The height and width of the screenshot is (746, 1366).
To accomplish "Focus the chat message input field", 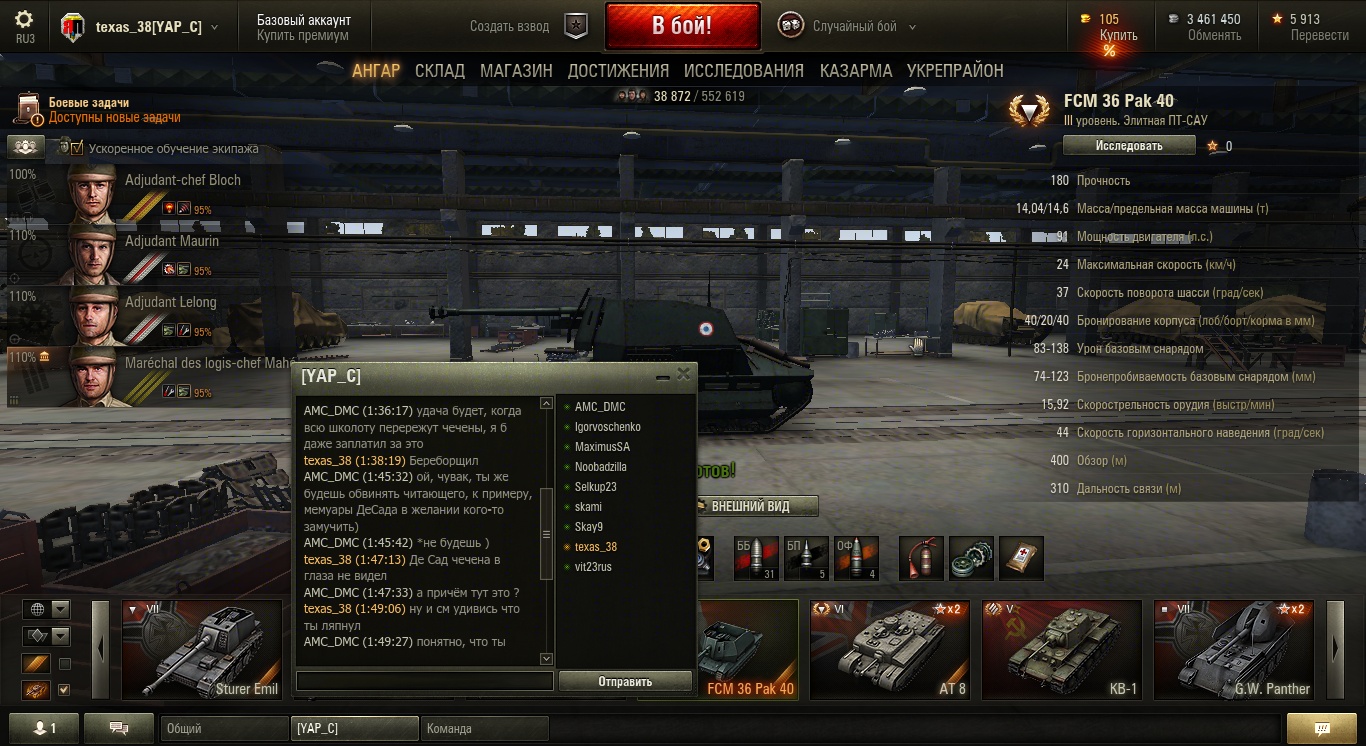I will [425, 681].
